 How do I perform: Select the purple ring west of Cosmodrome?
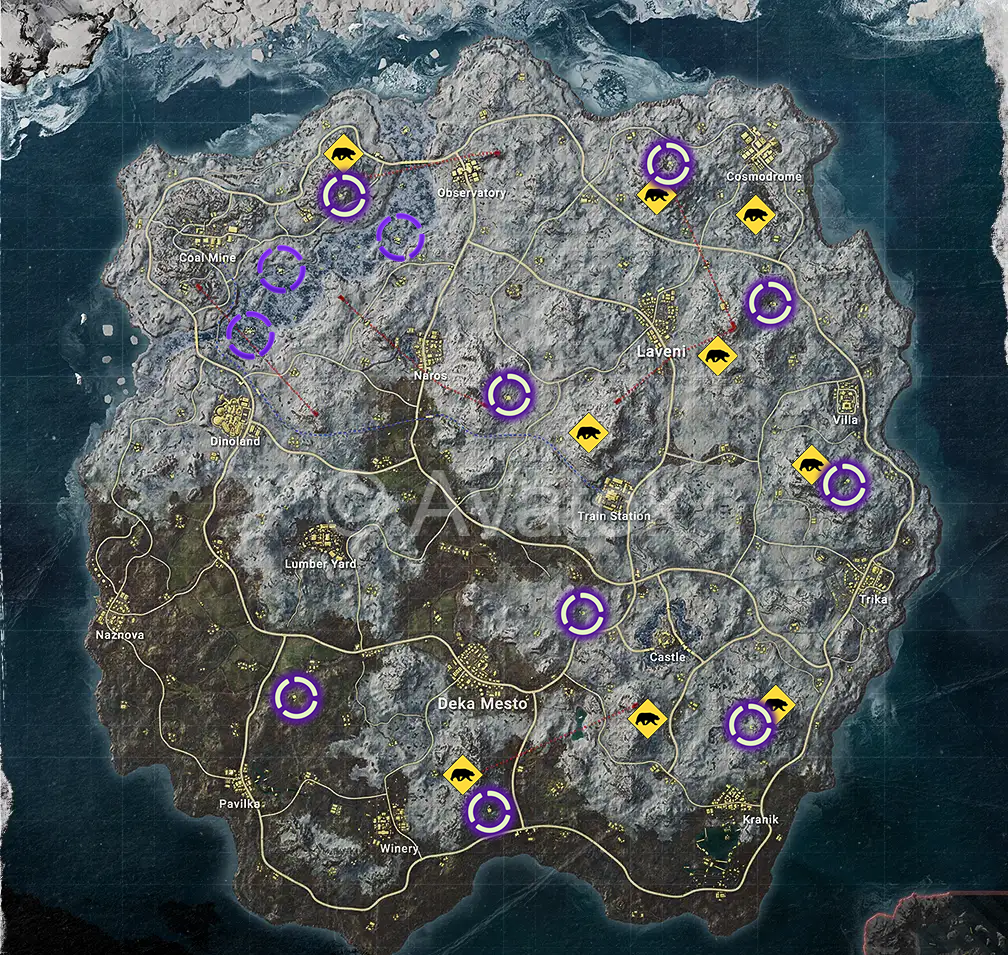[667, 163]
